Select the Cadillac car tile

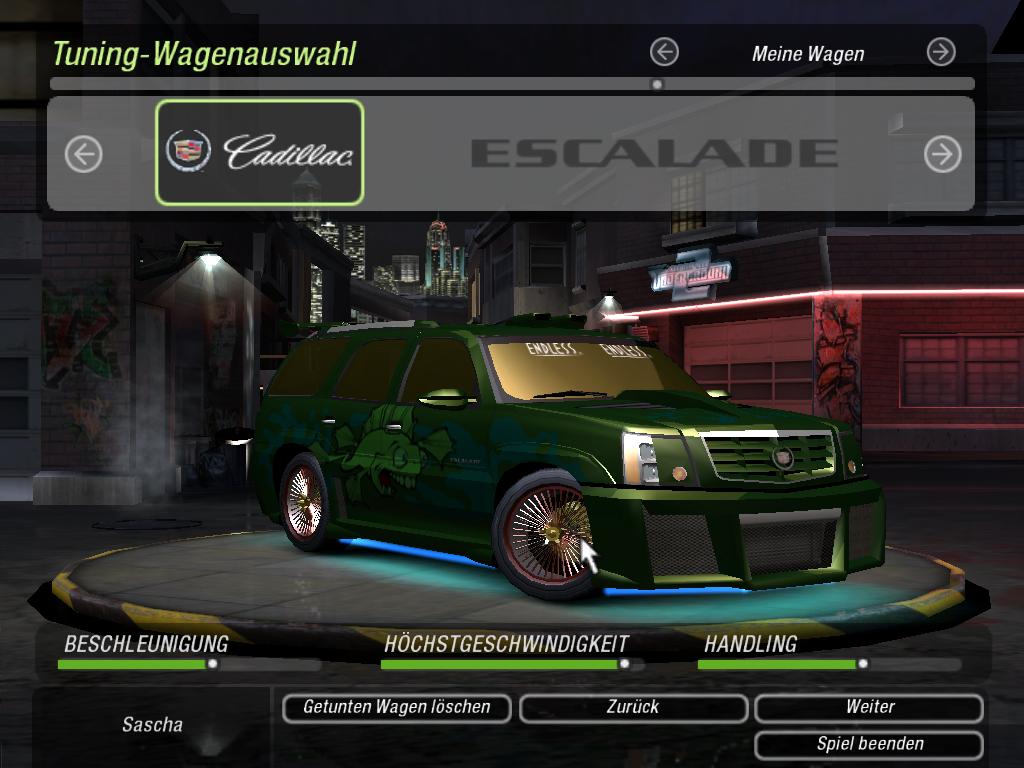tap(260, 152)
